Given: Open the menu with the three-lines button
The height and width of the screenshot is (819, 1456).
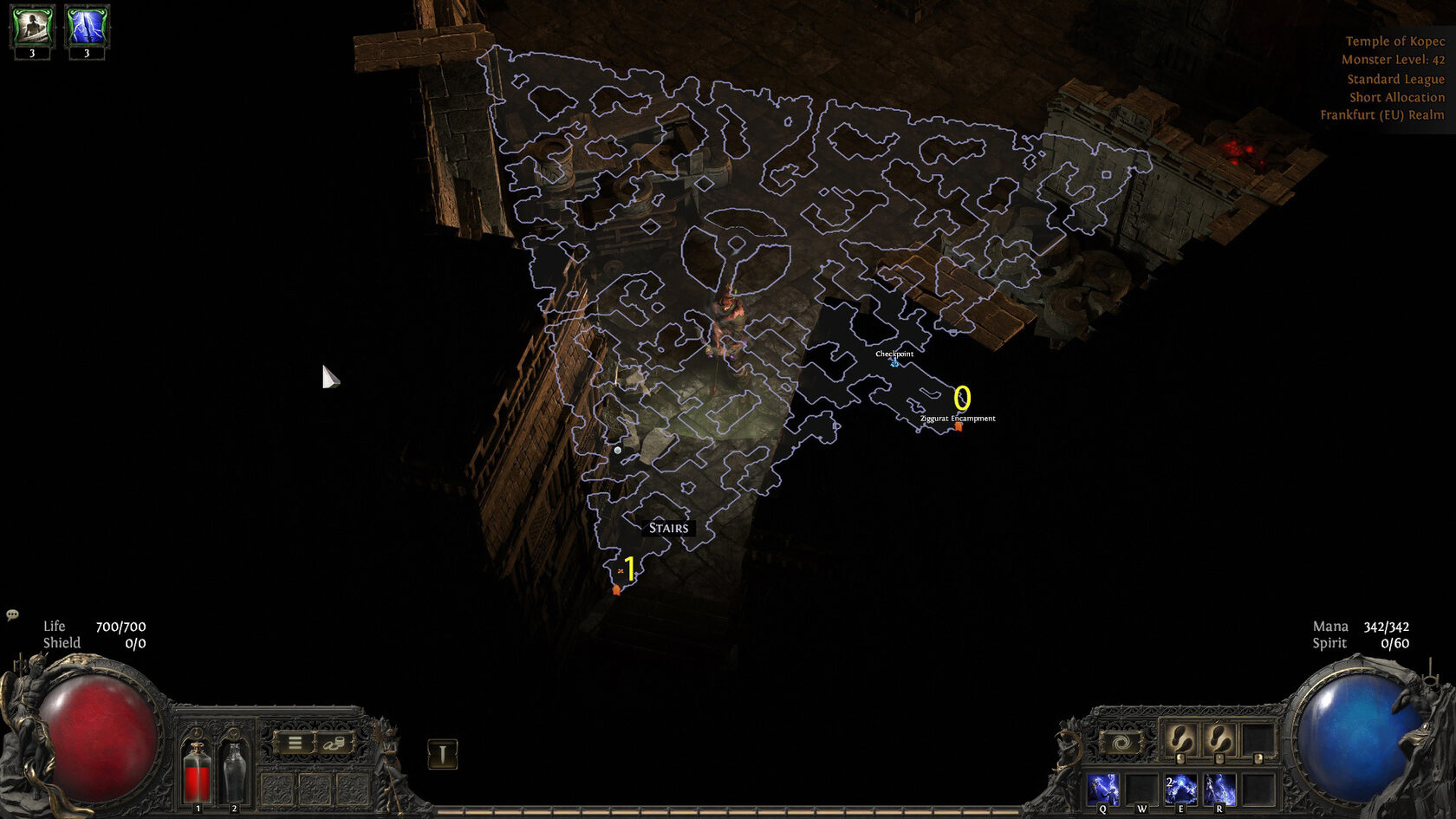Looking at the screenshot, I should (295, 743).
